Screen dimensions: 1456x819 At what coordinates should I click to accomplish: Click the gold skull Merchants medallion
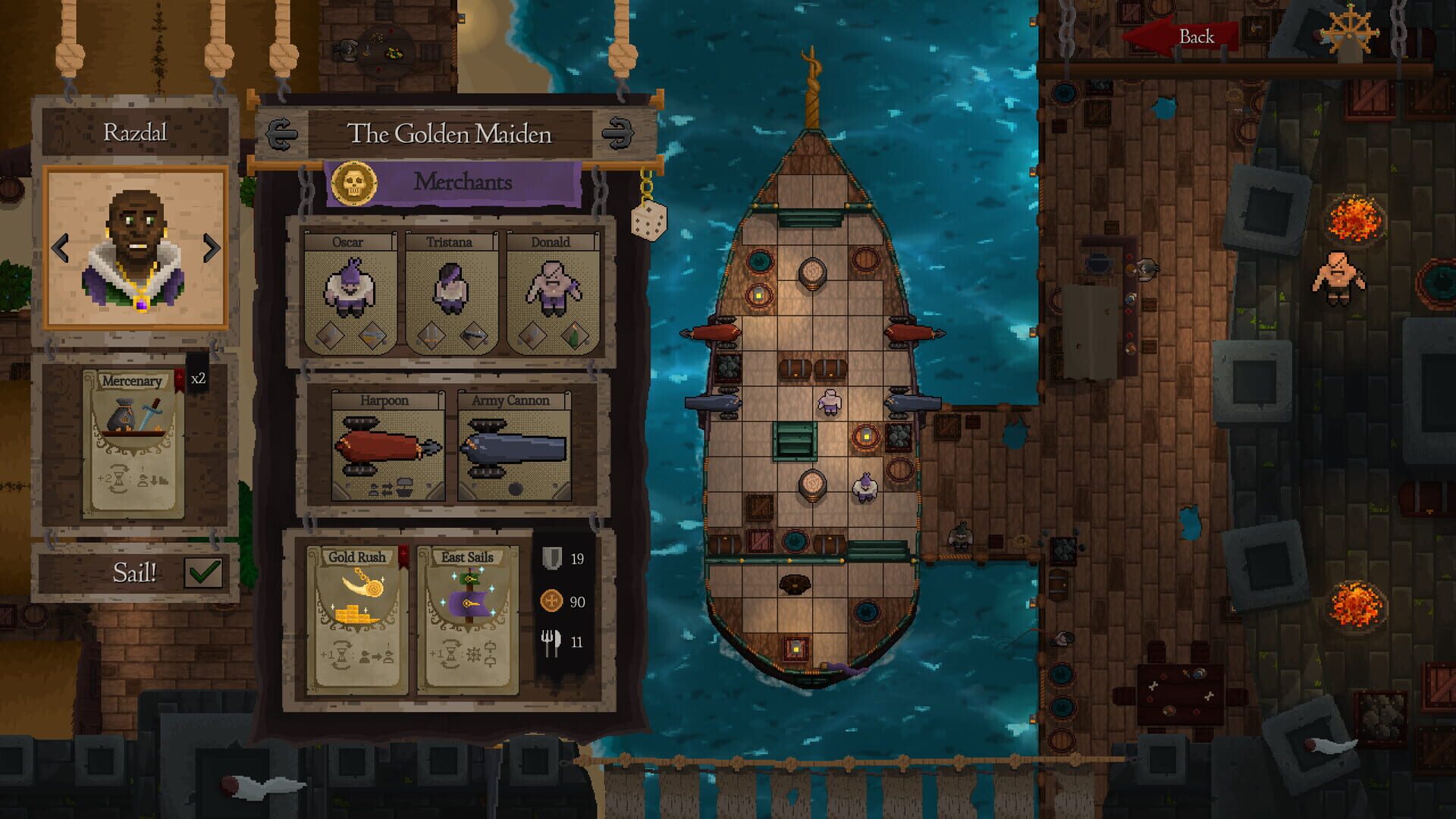pos(356,182)
